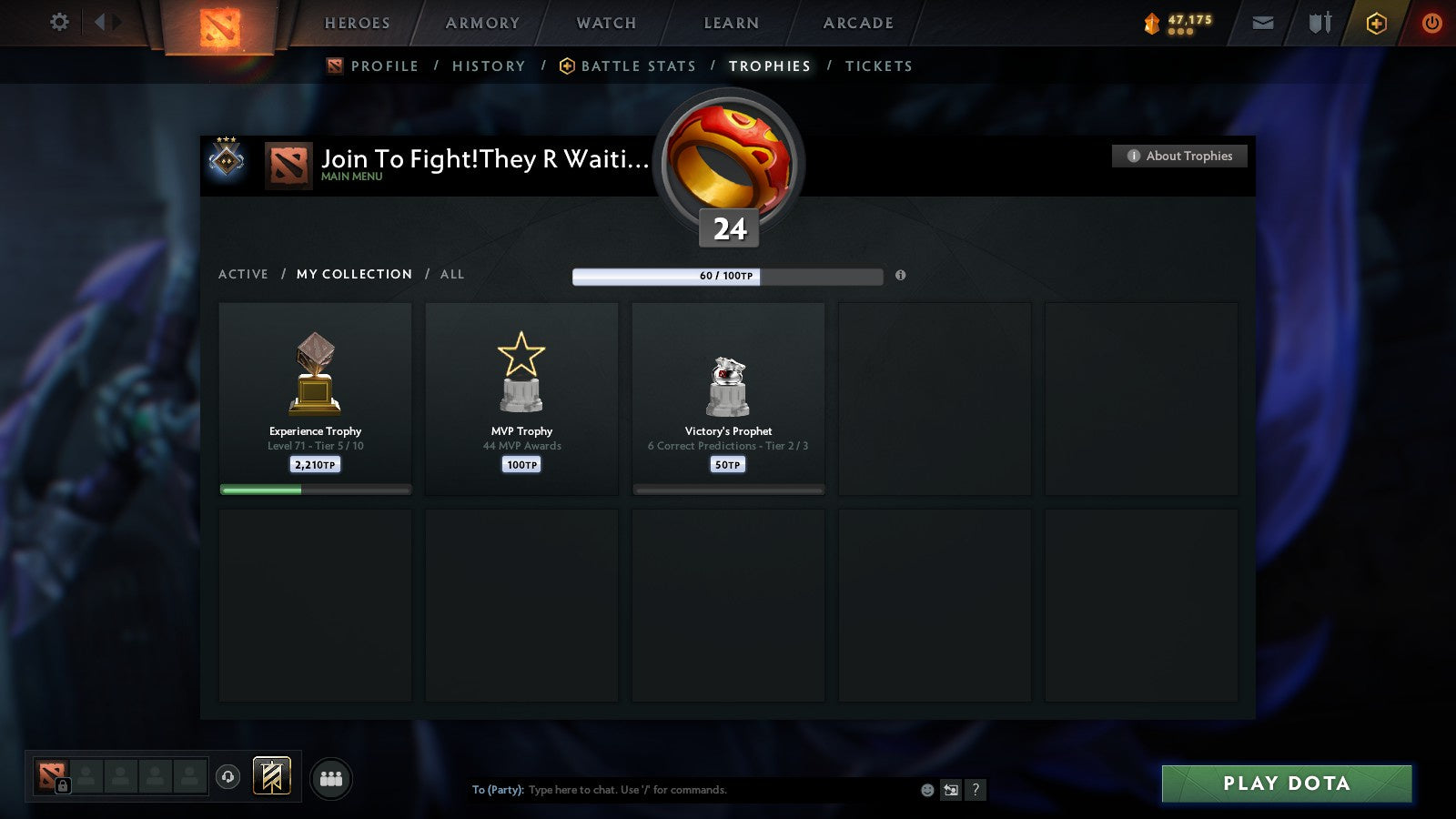This screenshot has height=819, width=1456.
Task: Select the ALL trophies view
Action: [452, 274]
